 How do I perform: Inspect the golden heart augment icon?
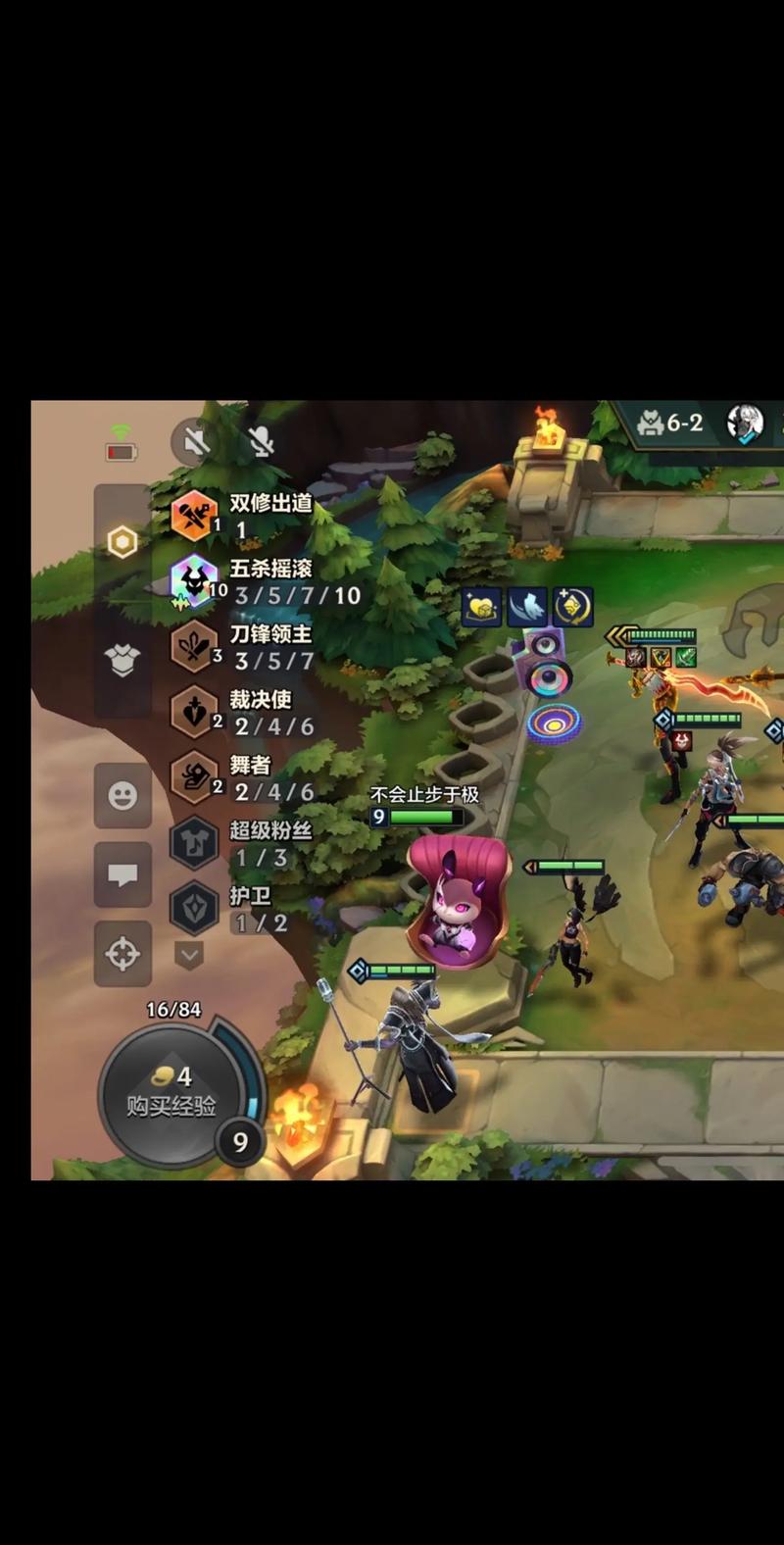point(482,608)
